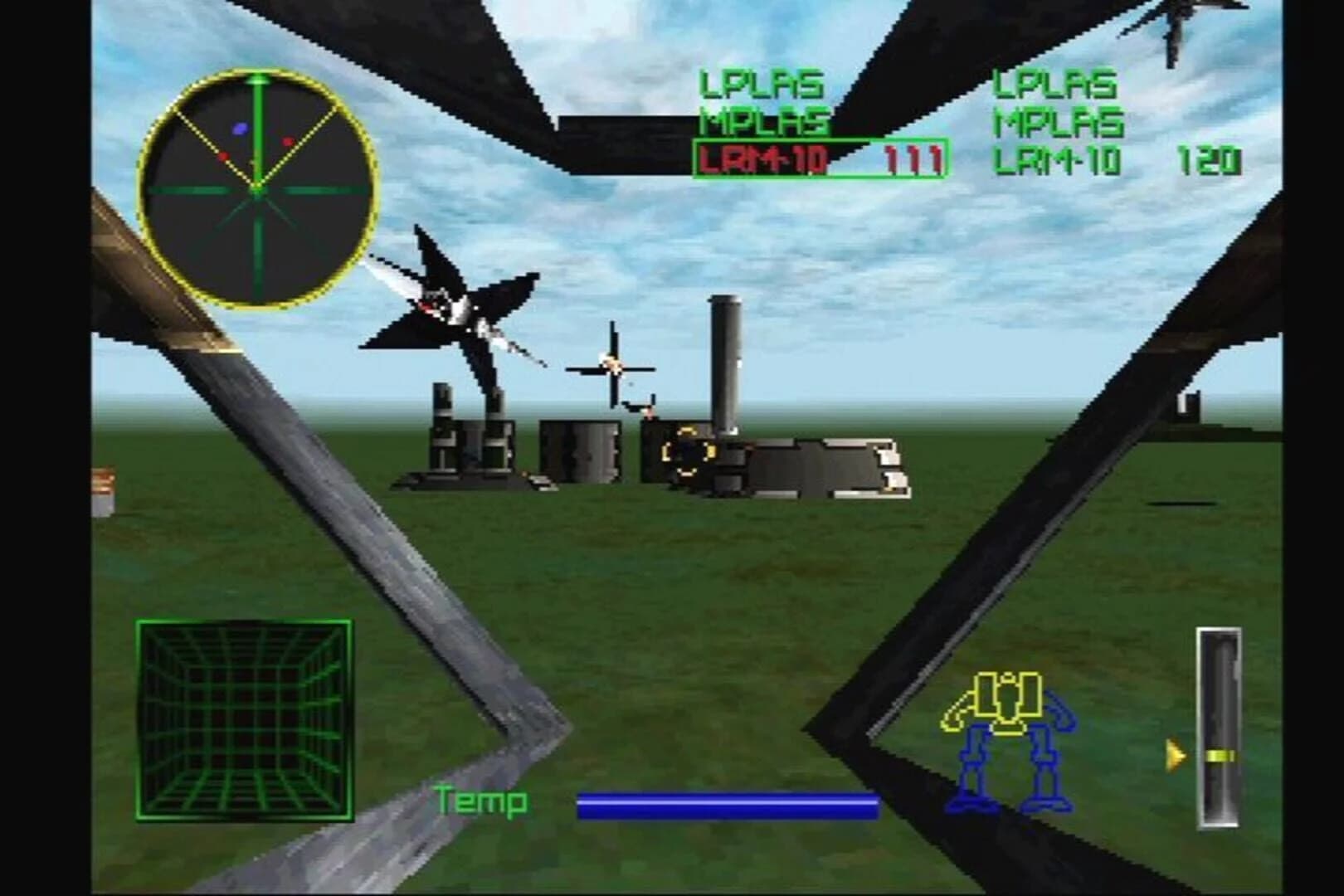Click the red enemy blip on radar
Screen dimensions: 1344x896
(286, 141)
